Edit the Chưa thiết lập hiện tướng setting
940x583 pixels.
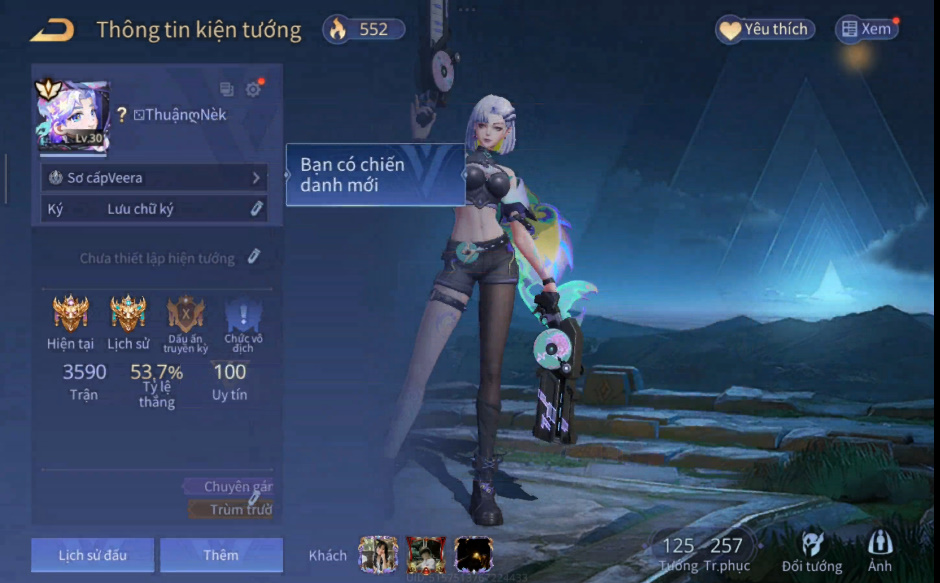pos(254,257)
